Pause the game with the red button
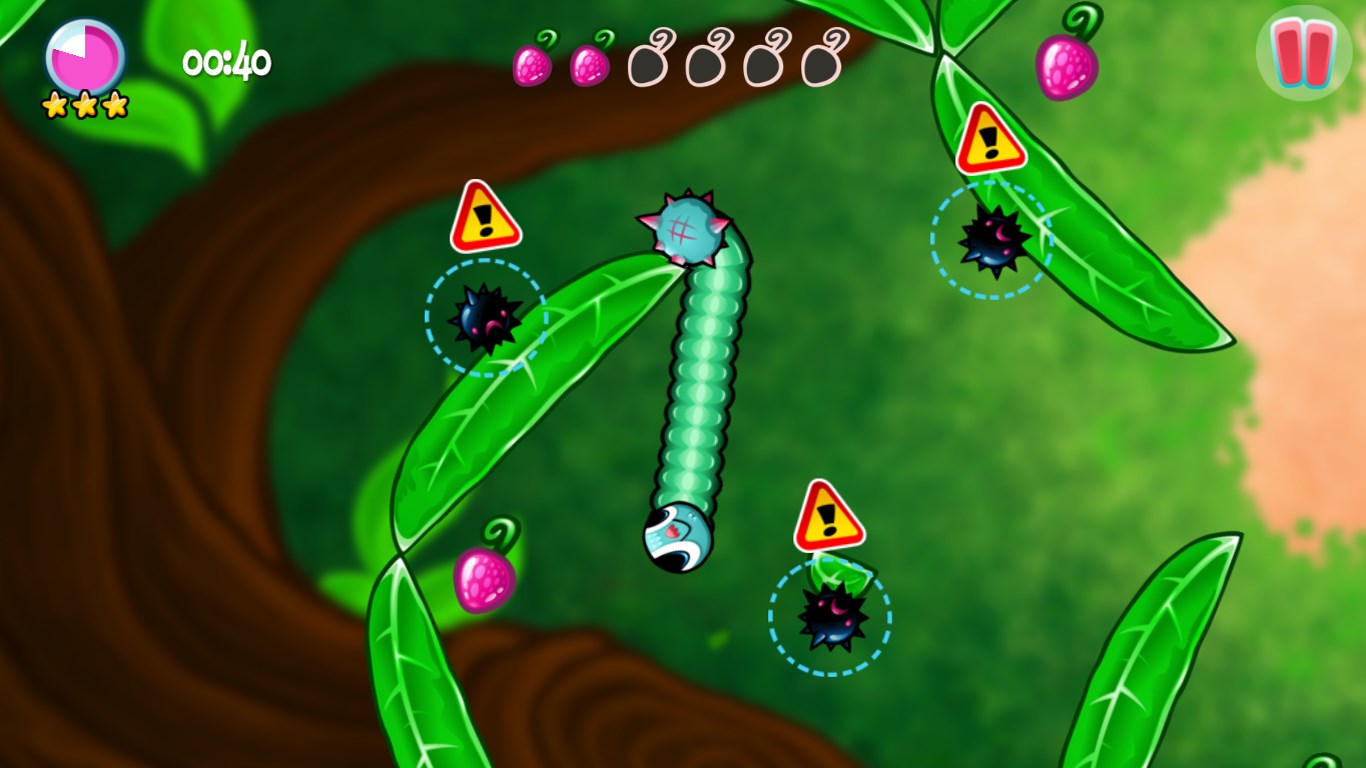 [x=1304, y=53]
